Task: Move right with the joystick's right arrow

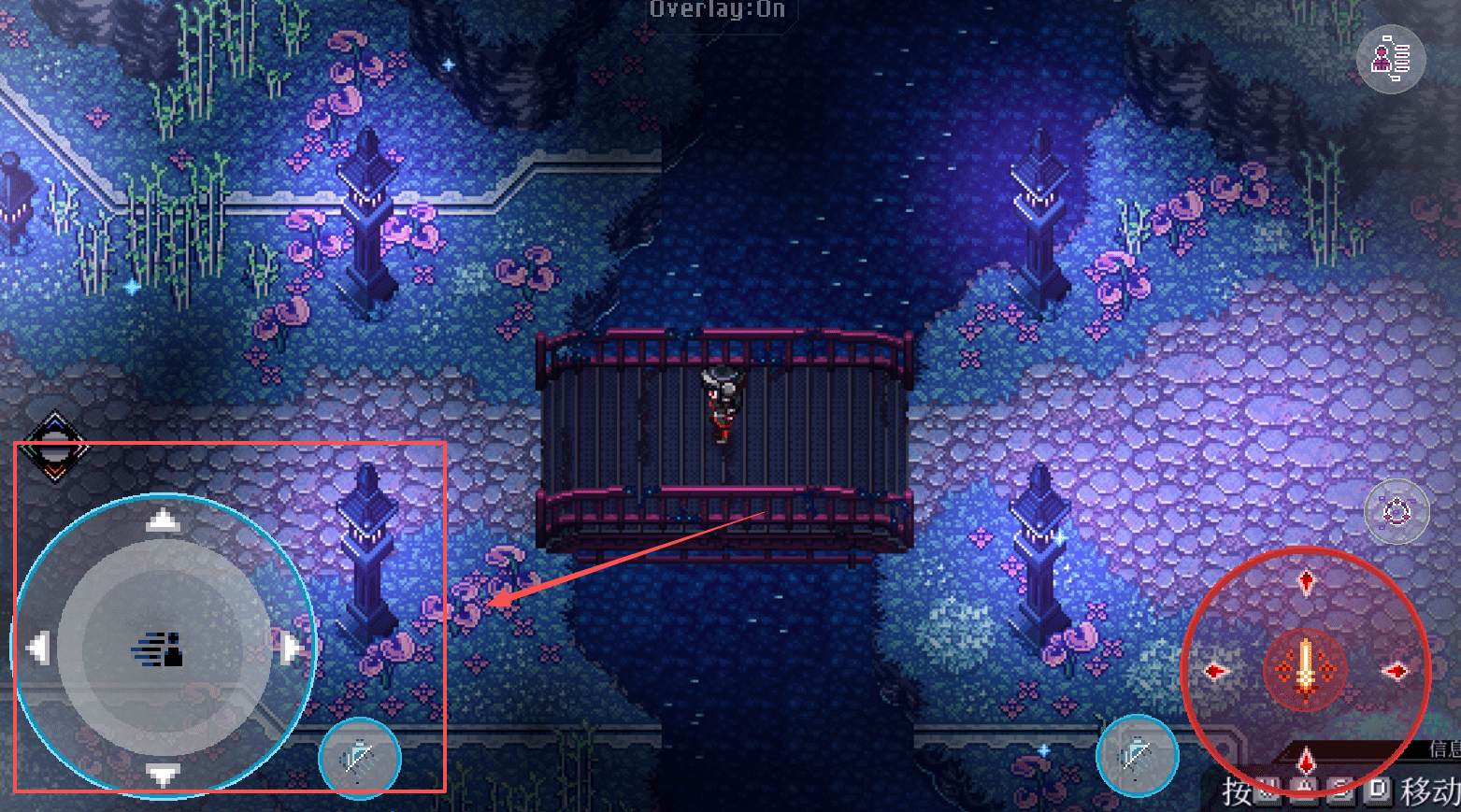Action: pos(291,648)
